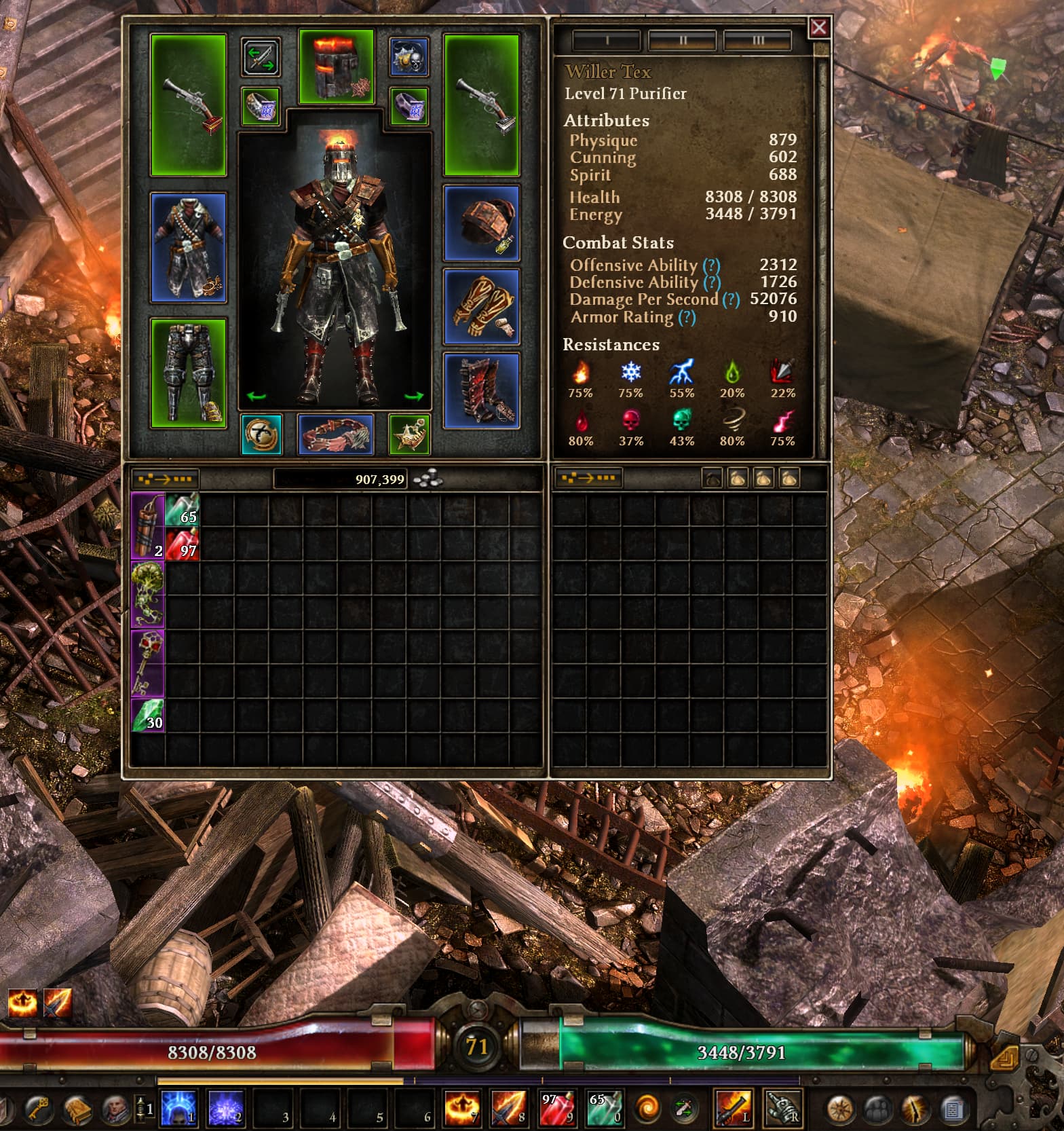Click the Offensive Ability help question mark
Viewport: 1064px width, 1131px height.
click(711, 265)
